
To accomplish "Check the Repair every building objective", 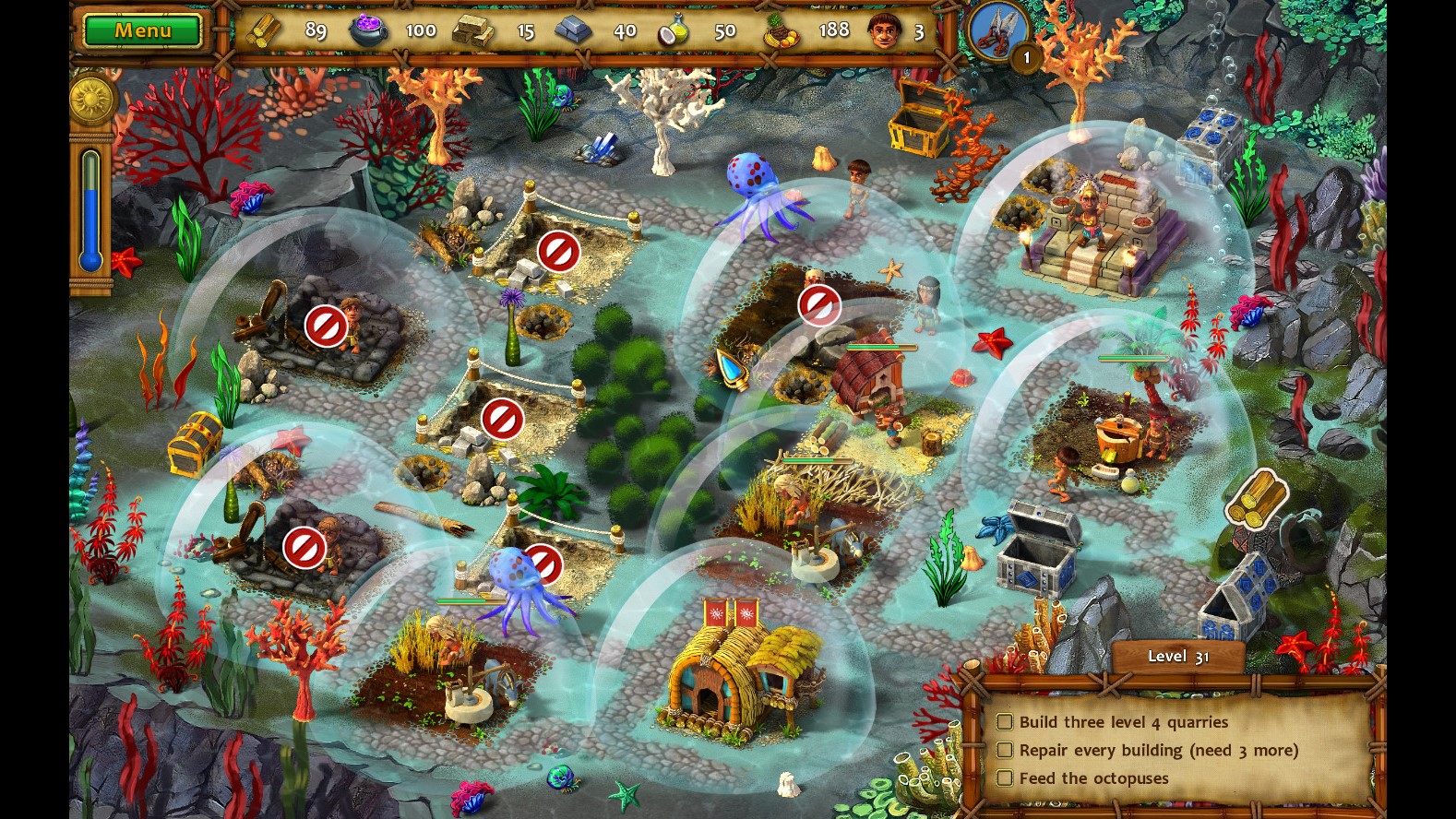I will (x=1006, y=750).
